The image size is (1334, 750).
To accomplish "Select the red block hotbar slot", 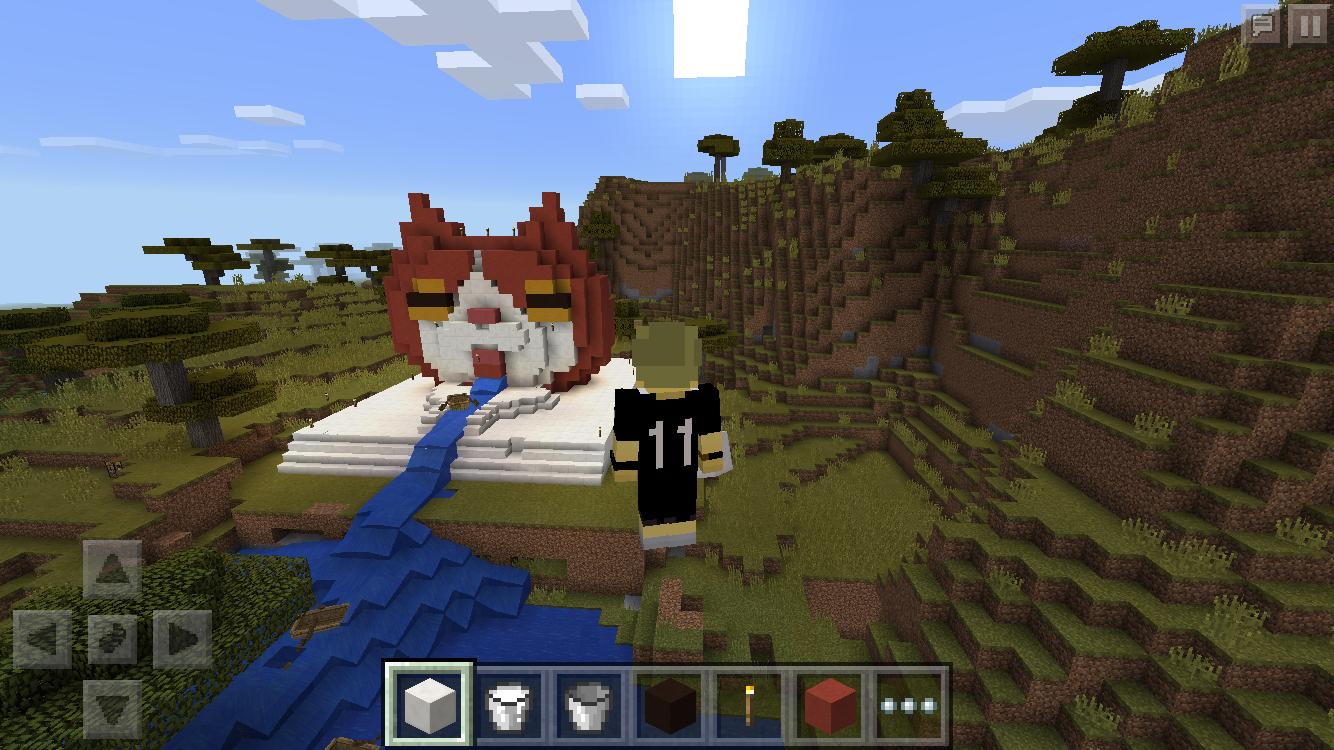I will pos(829,705).
